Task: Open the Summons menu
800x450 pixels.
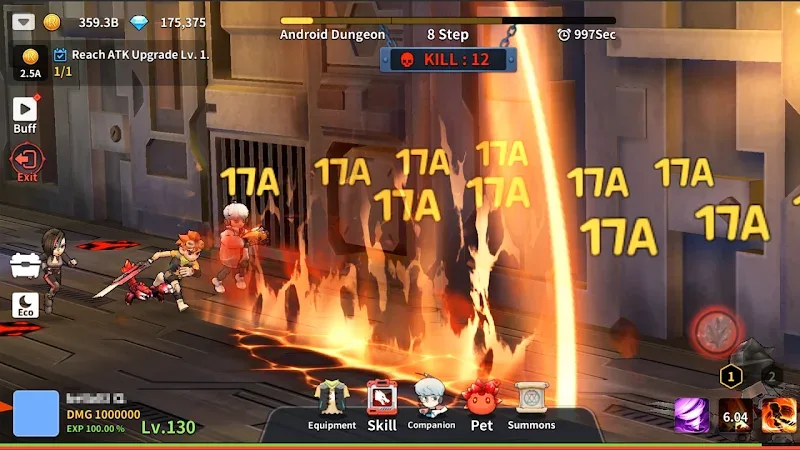Action: tap(531, 405)
